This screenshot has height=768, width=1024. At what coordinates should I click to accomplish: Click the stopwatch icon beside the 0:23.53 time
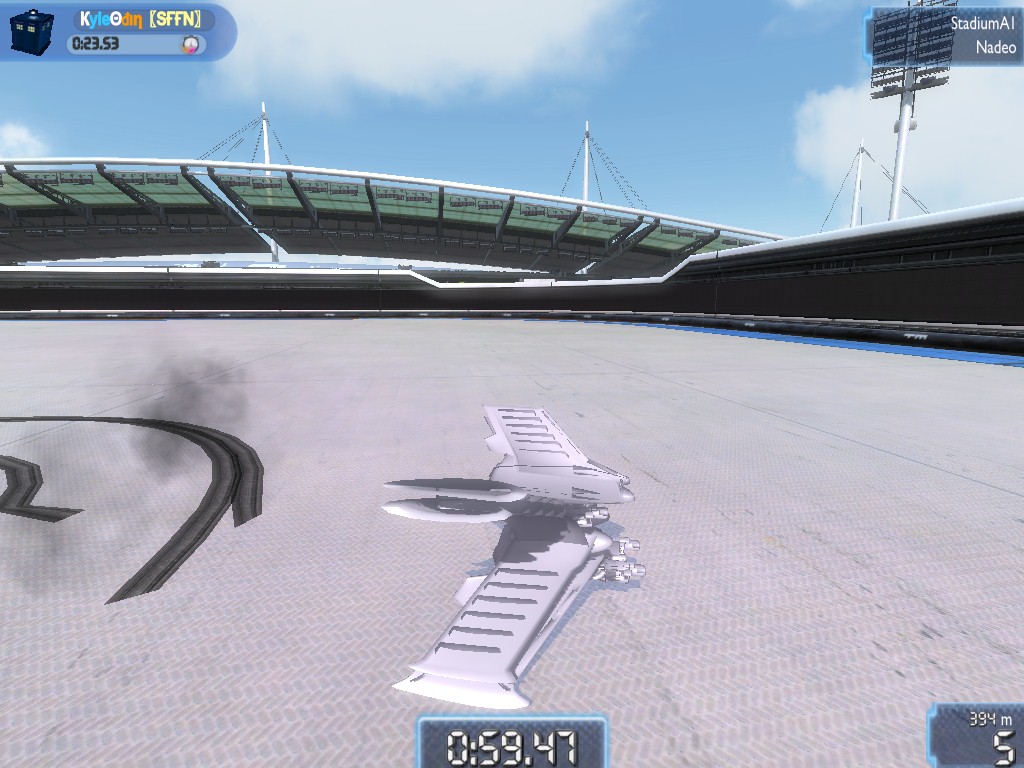click(x=190, y=44)
